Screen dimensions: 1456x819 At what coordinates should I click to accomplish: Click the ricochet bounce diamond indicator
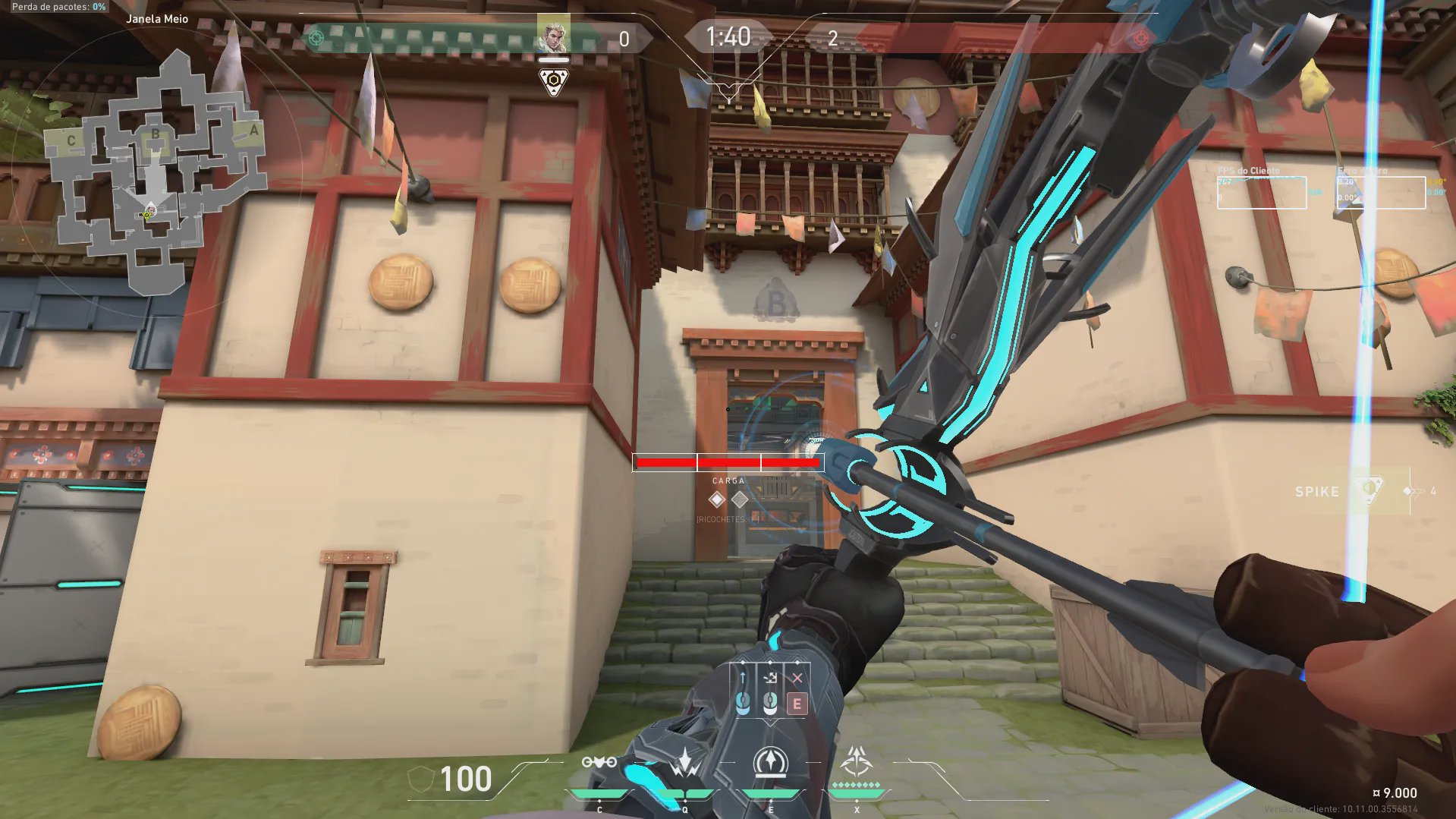tap(717, 499)
